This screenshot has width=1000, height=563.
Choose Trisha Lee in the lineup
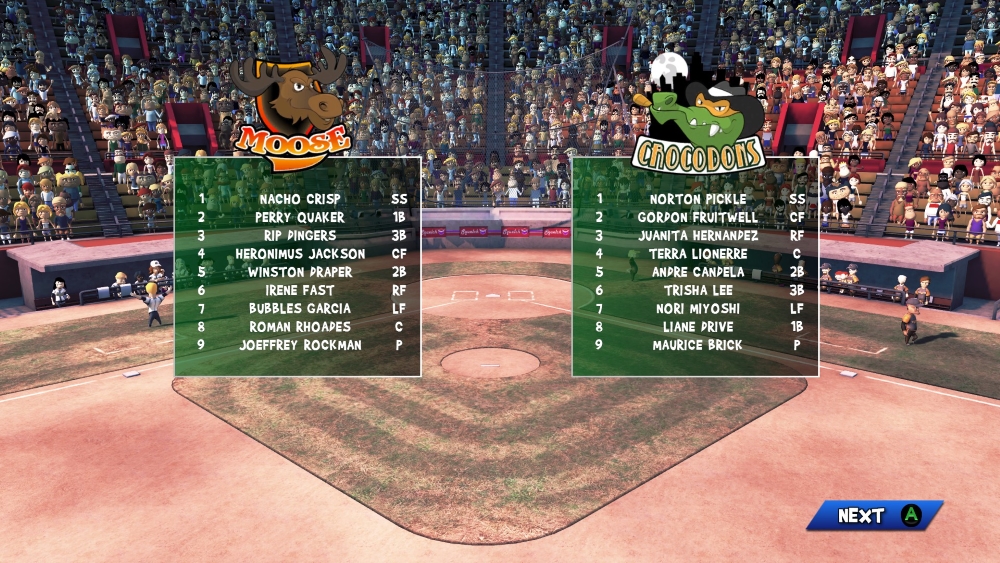click(x=698, y=290)
